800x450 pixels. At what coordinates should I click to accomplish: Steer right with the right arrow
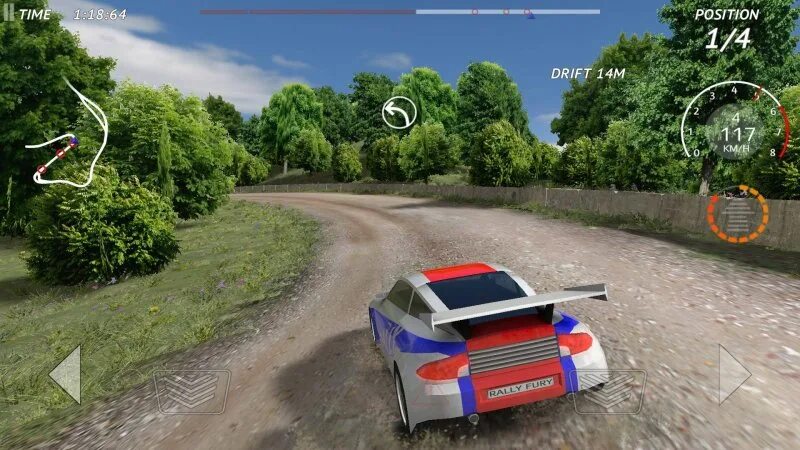pyautogui.click(x=733, y=375)
